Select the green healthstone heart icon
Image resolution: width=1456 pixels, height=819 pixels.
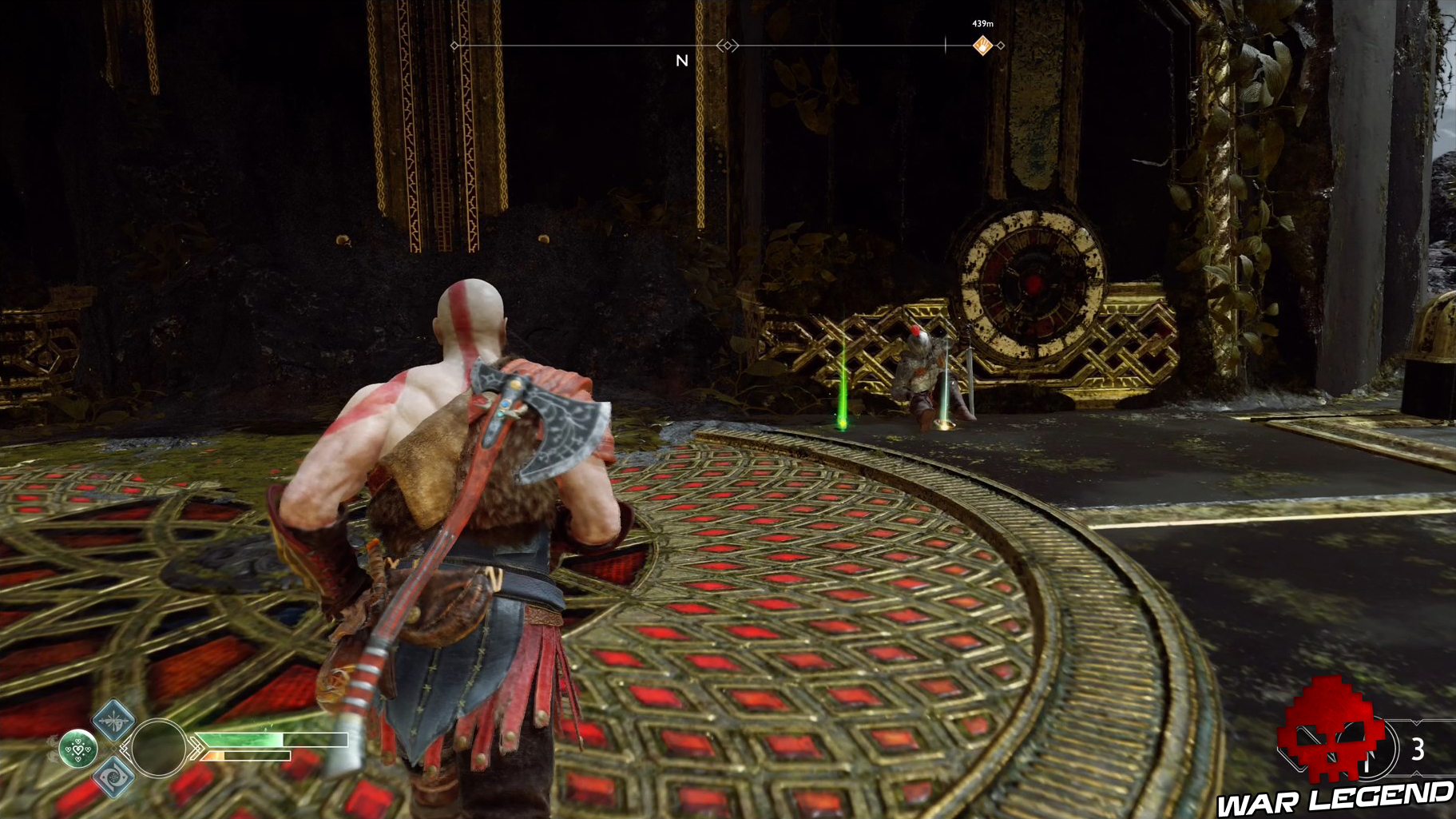pyautogui.click(x=77, y=749)
